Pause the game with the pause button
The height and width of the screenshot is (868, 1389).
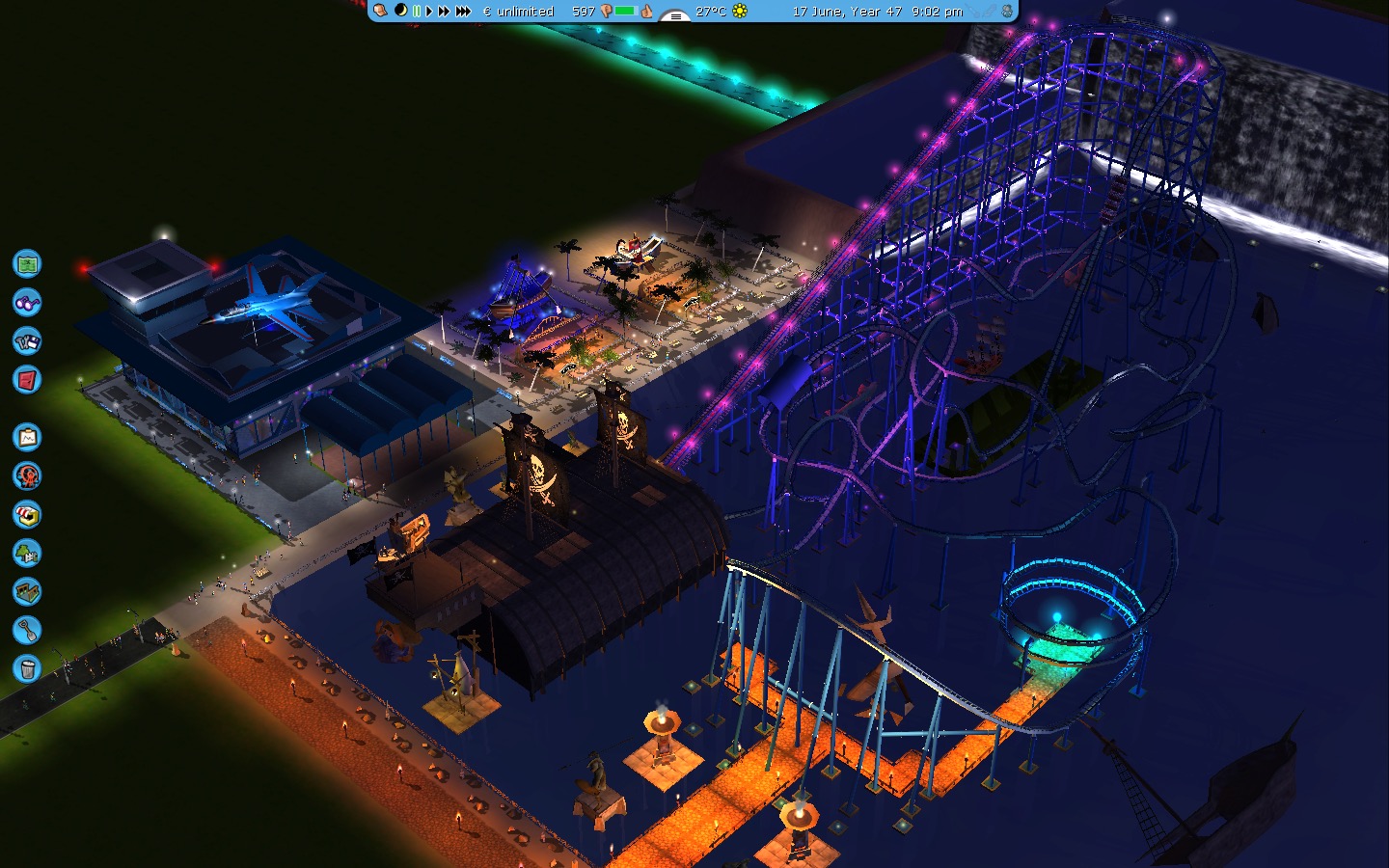click(417, 11)
